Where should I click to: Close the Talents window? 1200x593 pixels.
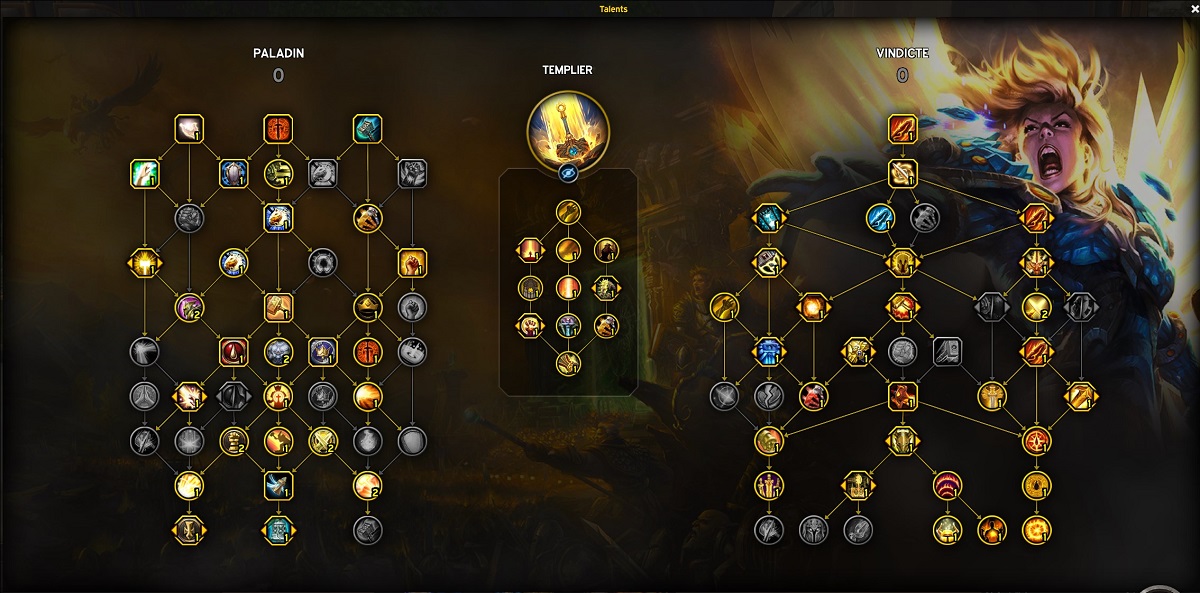[x=1193, y=9]
